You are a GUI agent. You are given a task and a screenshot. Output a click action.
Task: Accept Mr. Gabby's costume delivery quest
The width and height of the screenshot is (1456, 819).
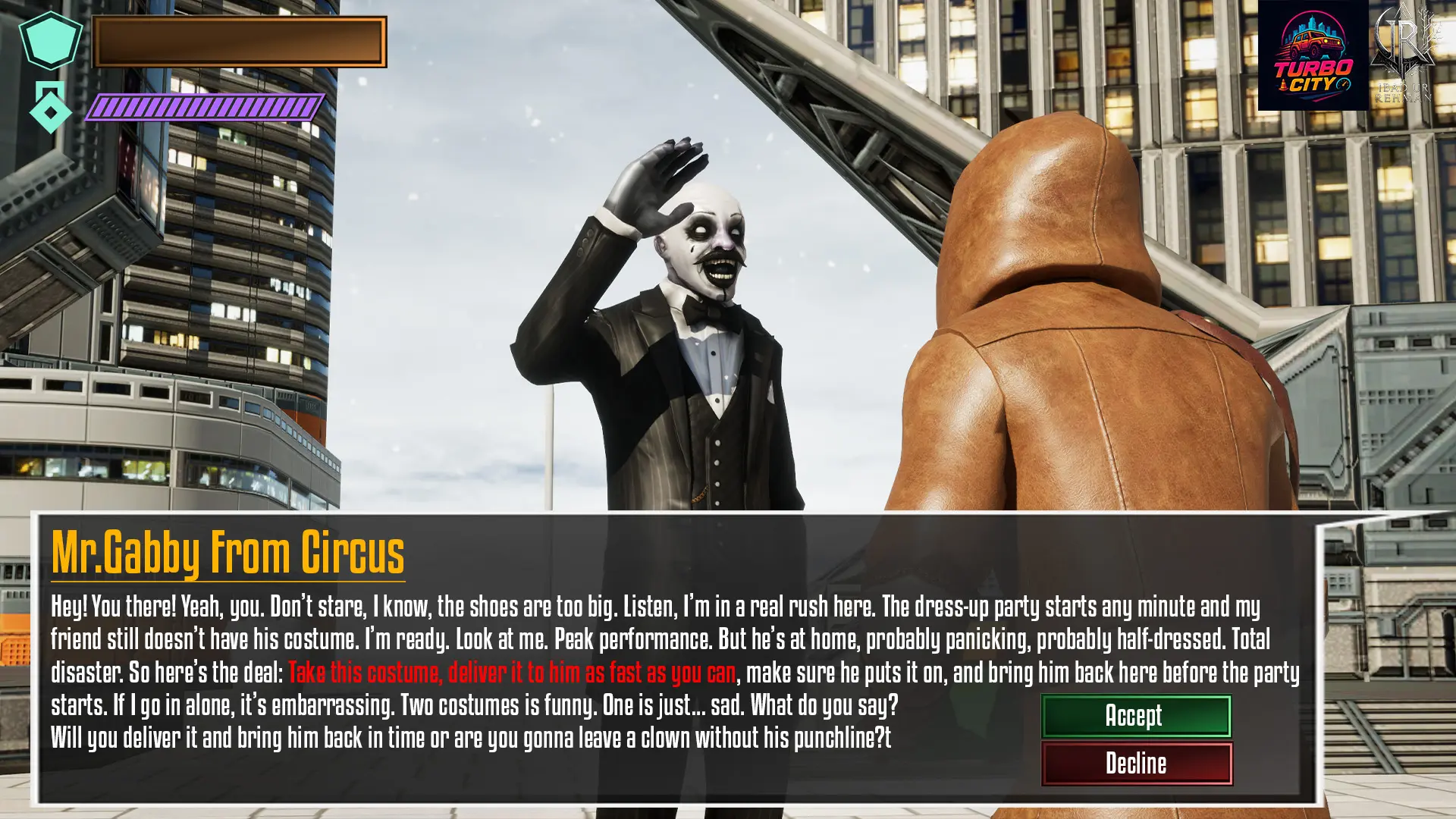[x=1135, y=716]
